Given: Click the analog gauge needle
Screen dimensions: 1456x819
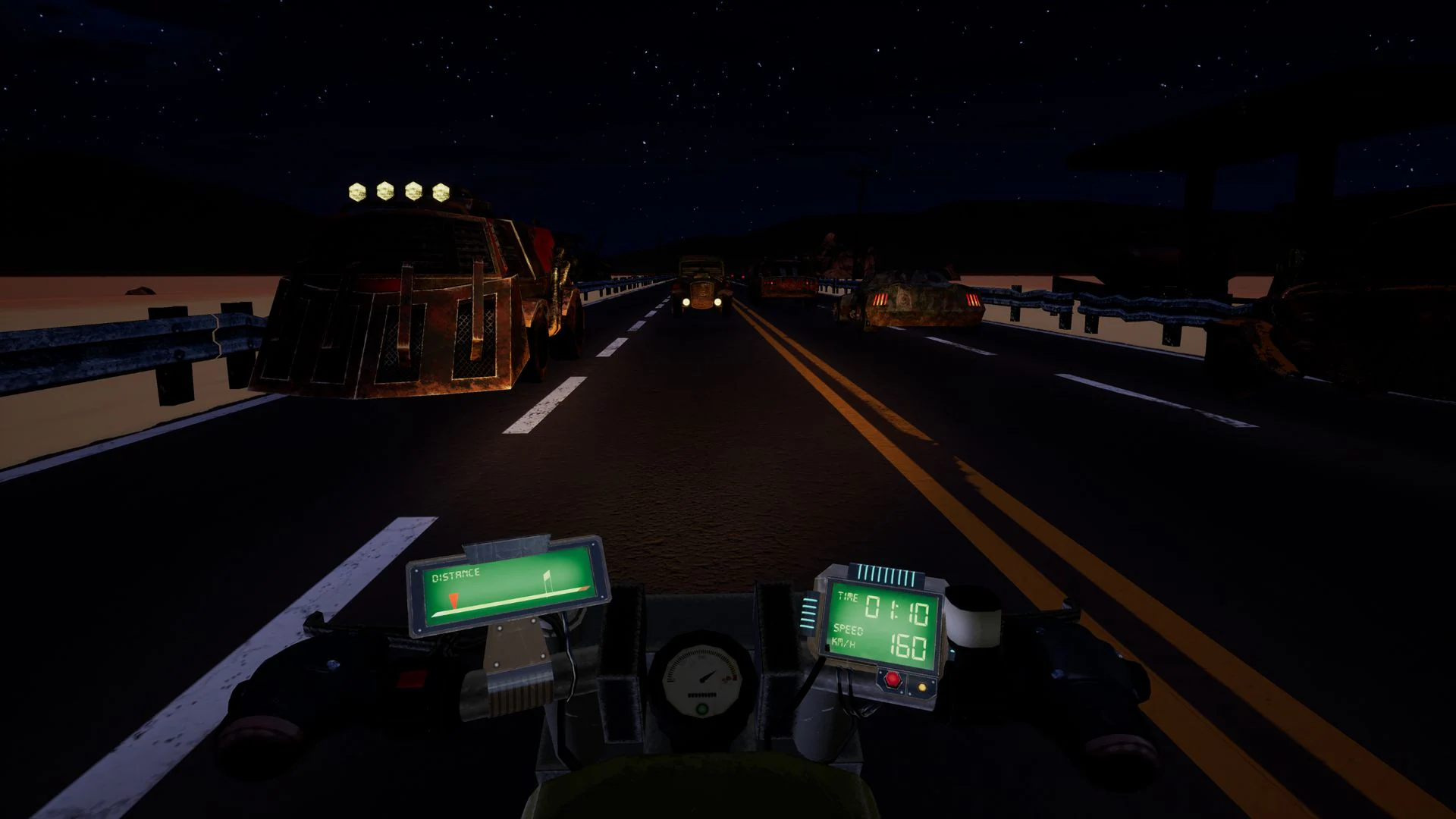Looking at the screenshot, I should click(x=708, y=677).
